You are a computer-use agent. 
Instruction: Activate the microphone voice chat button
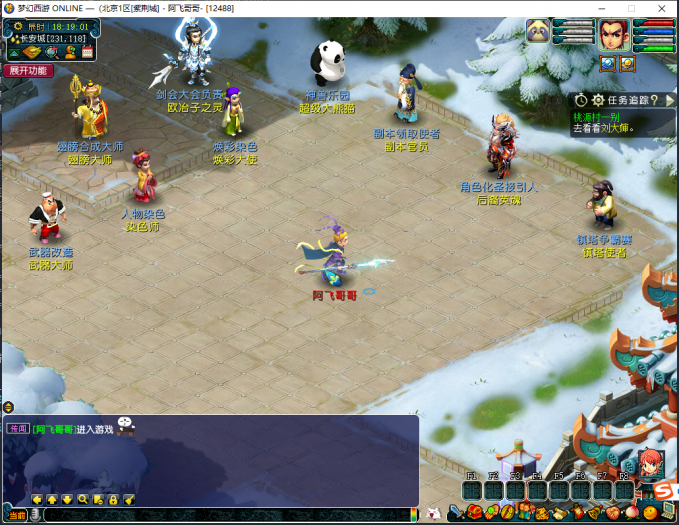36,514
